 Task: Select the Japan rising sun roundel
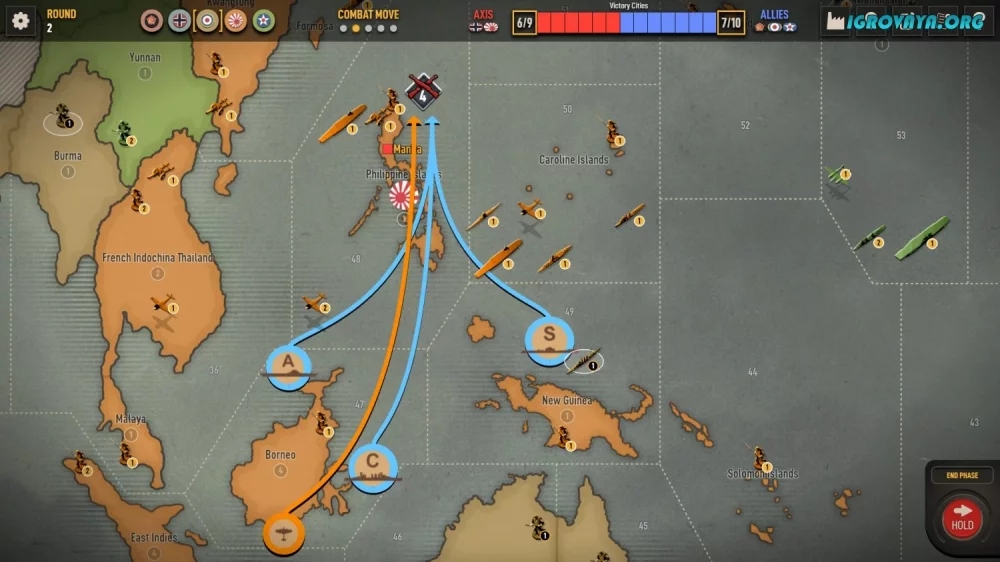click(x=236, y=20)
